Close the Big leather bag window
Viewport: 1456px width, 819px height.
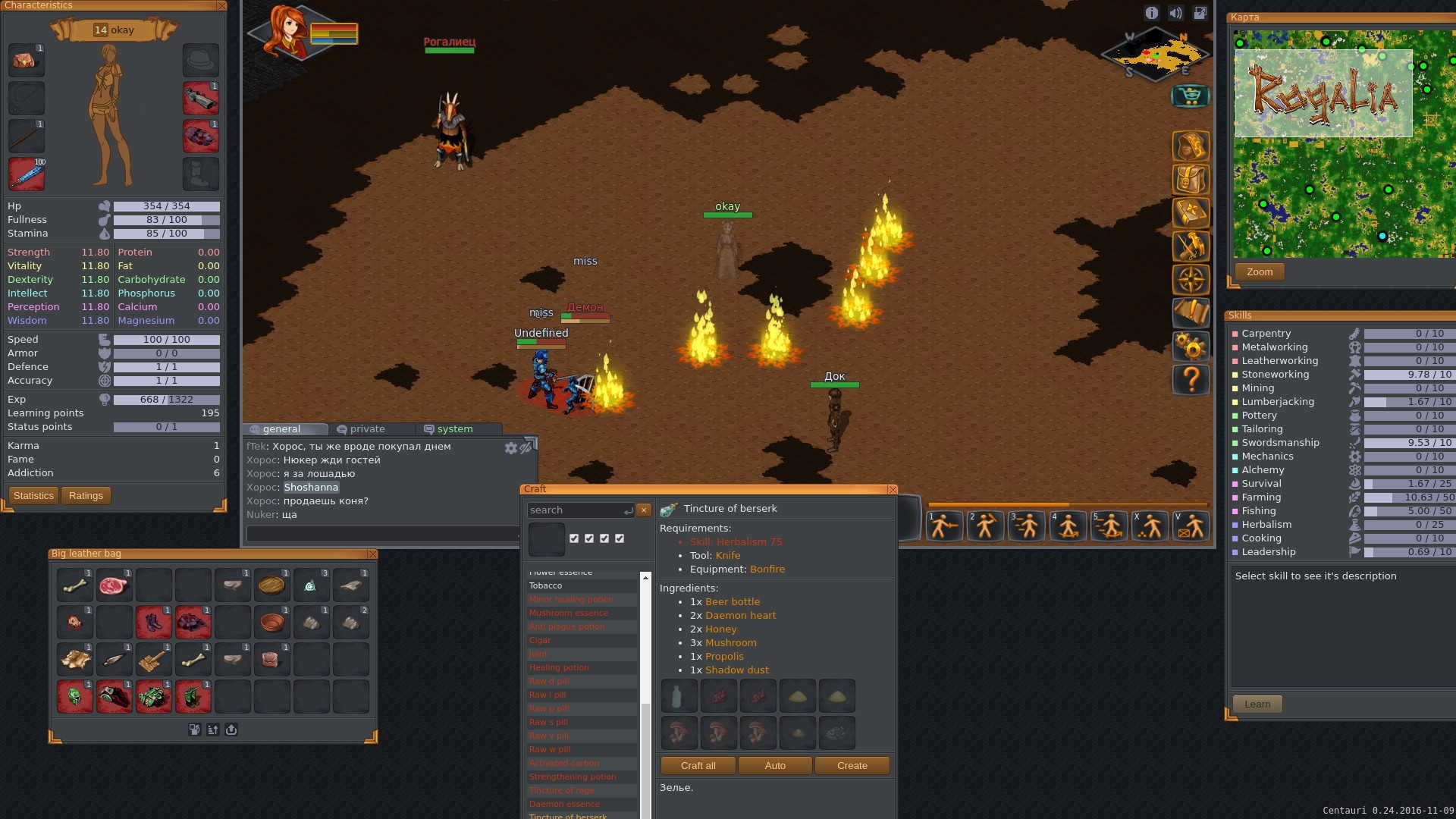(x=372, y=554)
